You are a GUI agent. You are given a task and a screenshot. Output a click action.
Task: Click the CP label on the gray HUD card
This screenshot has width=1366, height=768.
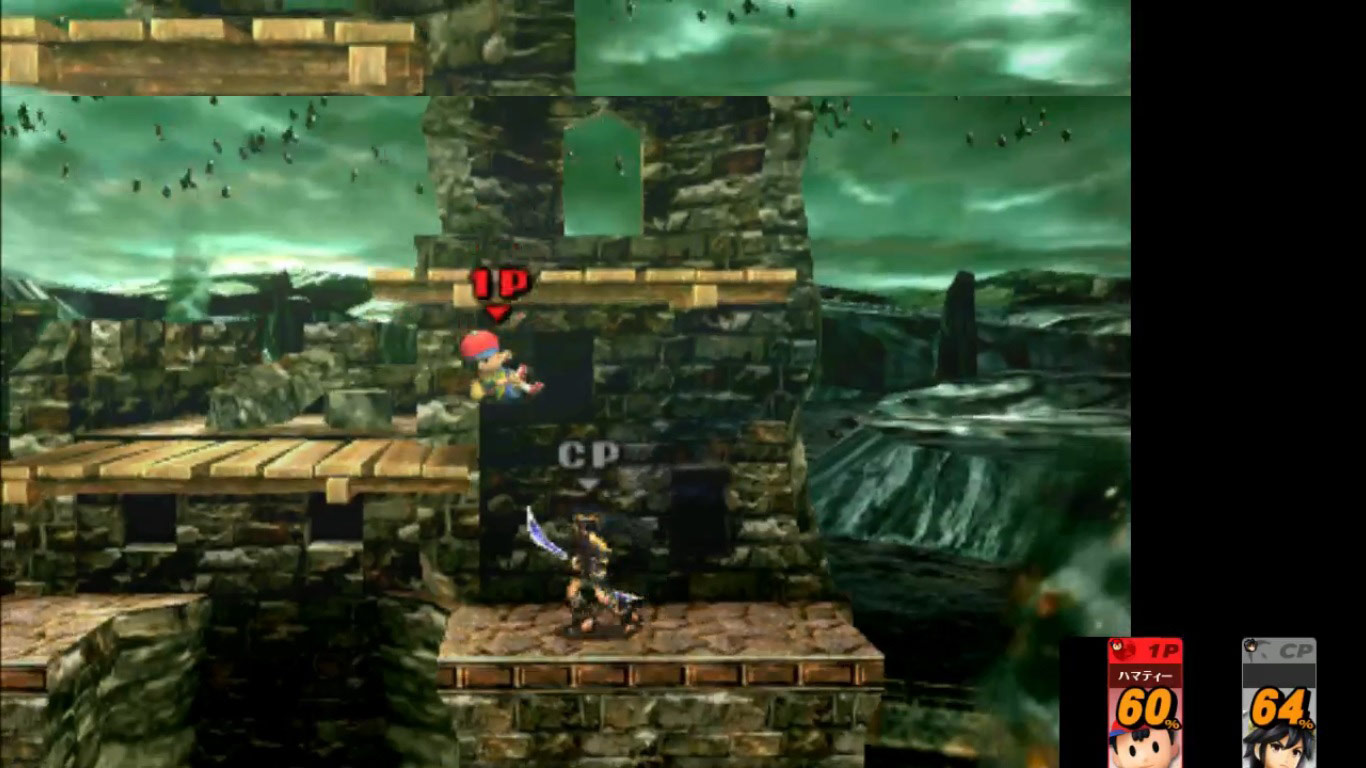point(1295,649)
